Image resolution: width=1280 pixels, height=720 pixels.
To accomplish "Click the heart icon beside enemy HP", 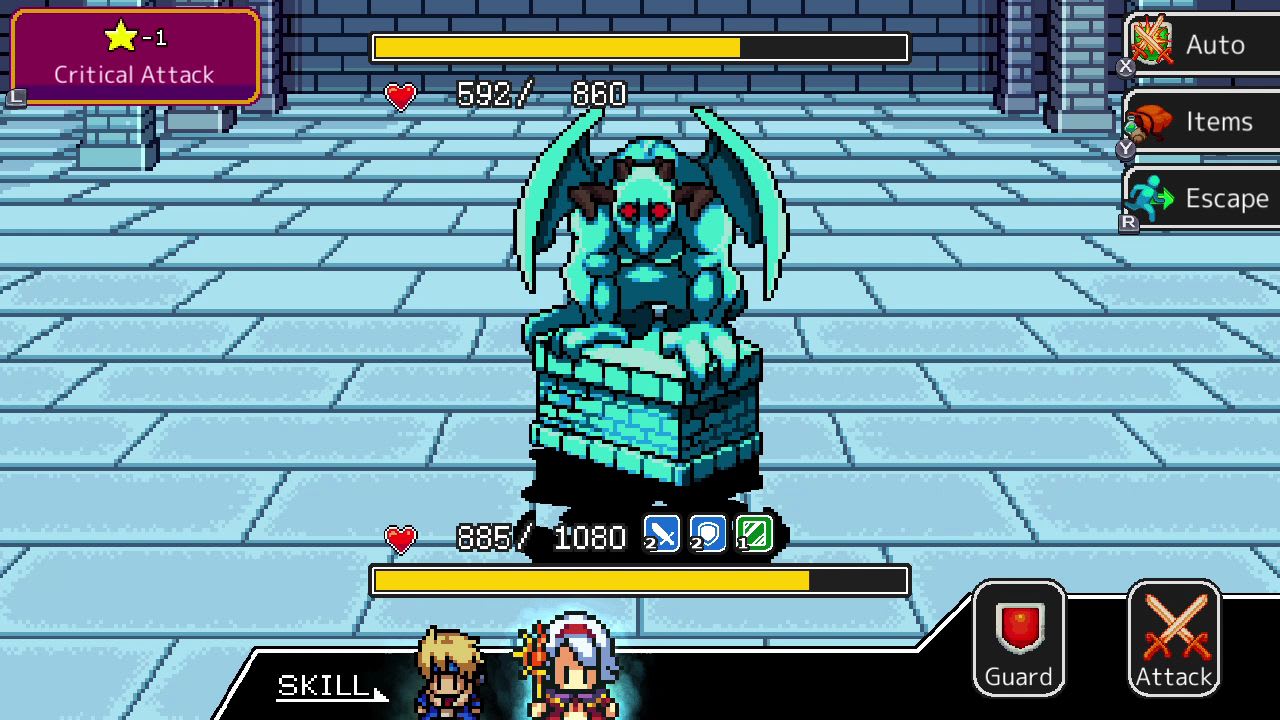I will (x=400, y=96).
